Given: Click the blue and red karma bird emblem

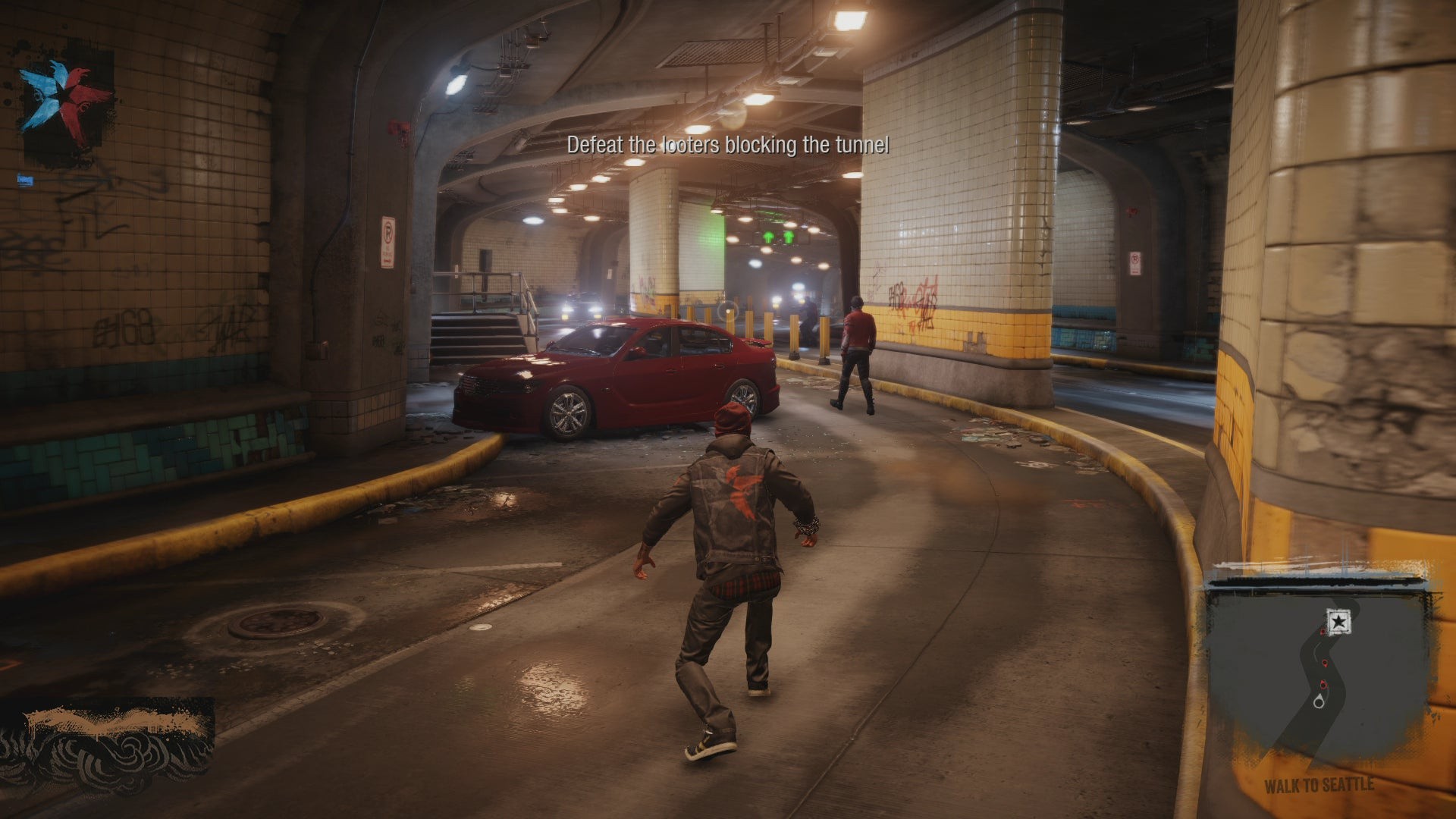Looking at the screenshot, I should point(67,102).
